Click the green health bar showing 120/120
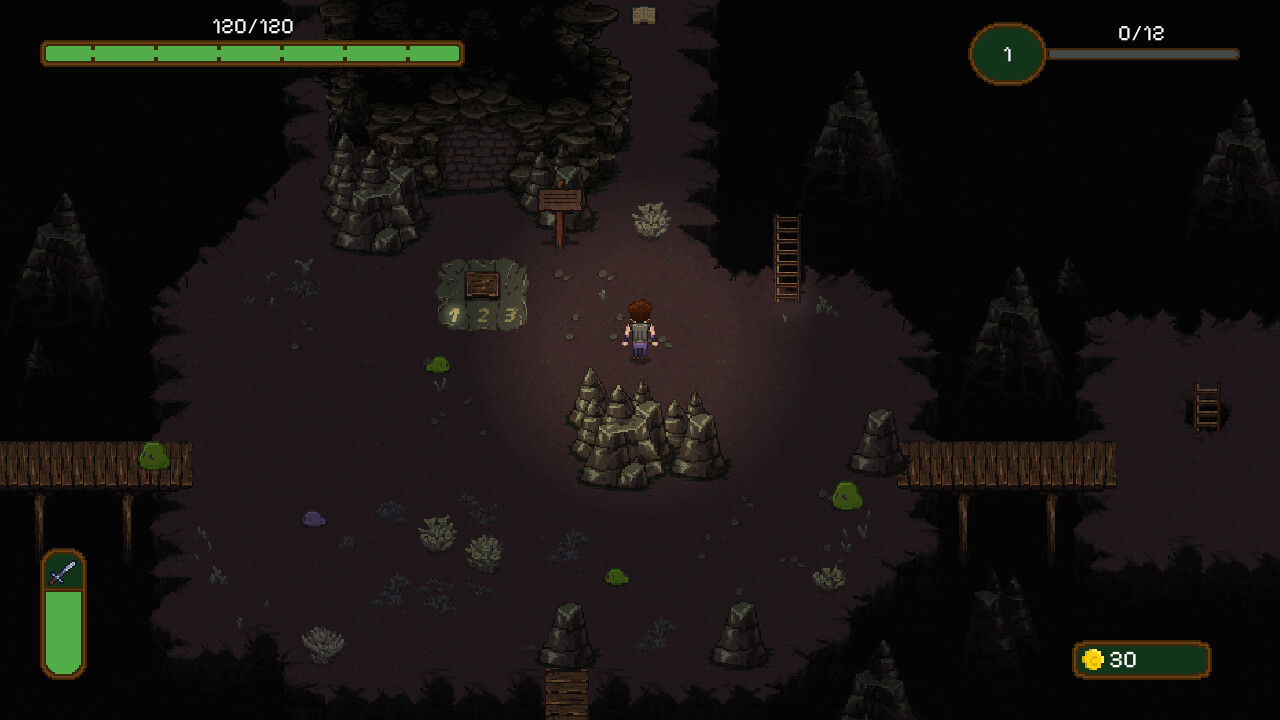 (250, 53)
